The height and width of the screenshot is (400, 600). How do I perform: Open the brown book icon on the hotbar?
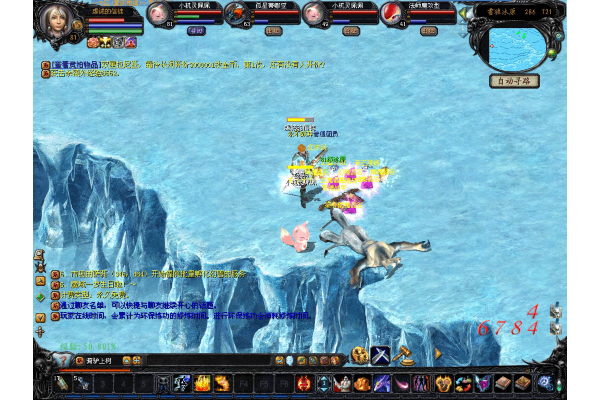501,382
